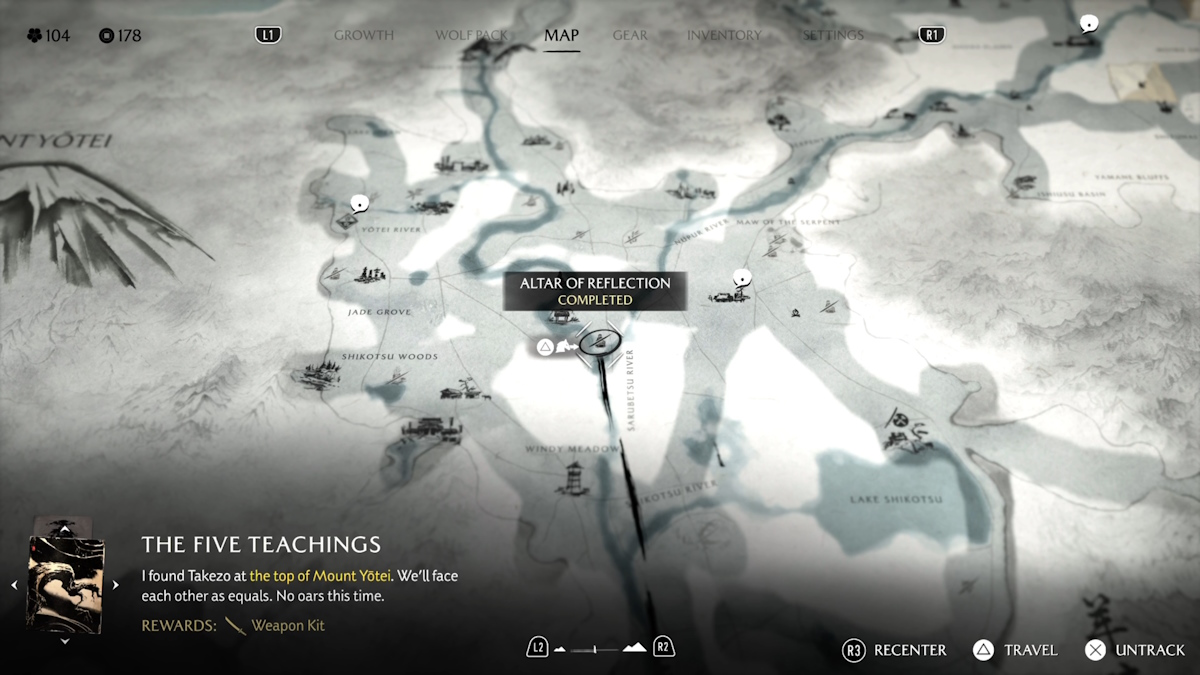Show the previous quest with the card's left arrow
The width and height of the screenshot is (1200, 675).
(14, 585)
